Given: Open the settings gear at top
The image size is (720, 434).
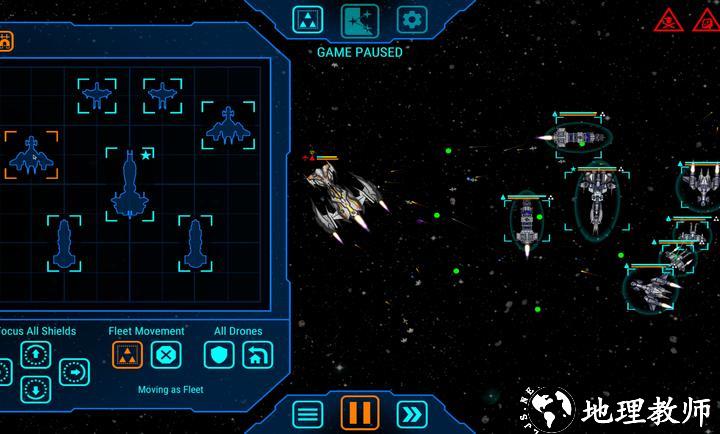Looking at the screenshot, I should tap(412, 19).
